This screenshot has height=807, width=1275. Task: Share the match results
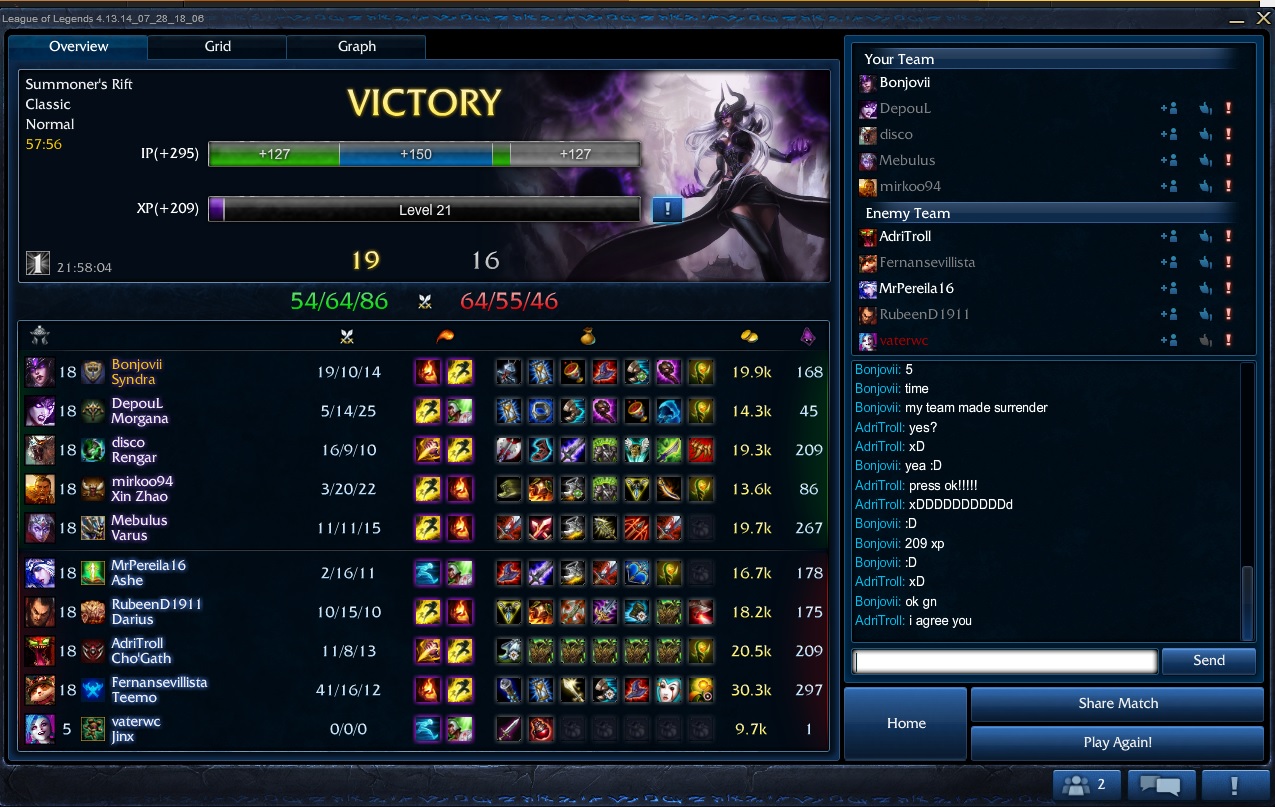[x=1117, y=703]
